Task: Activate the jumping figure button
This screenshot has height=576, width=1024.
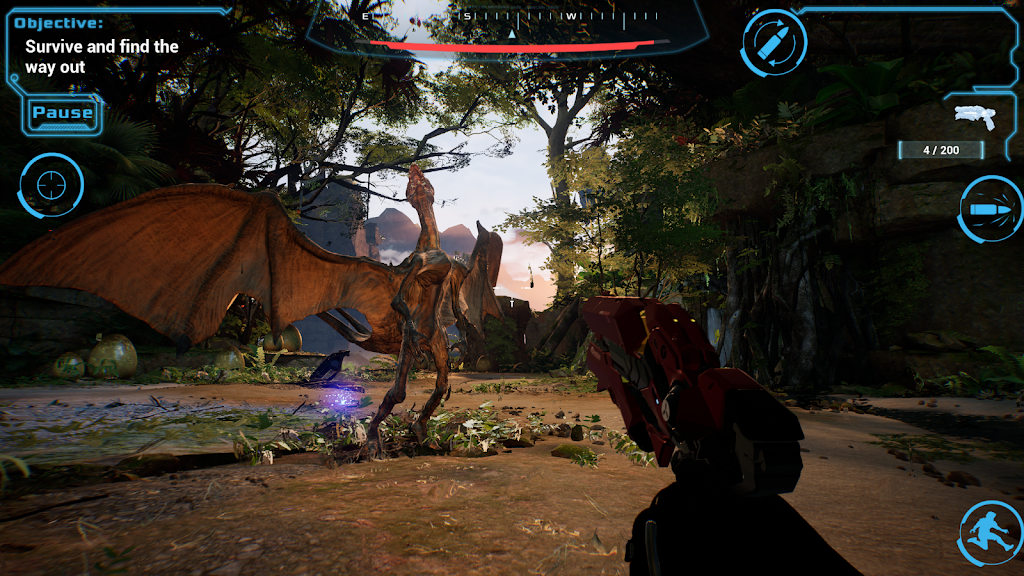Action: [x=990, y=533]
